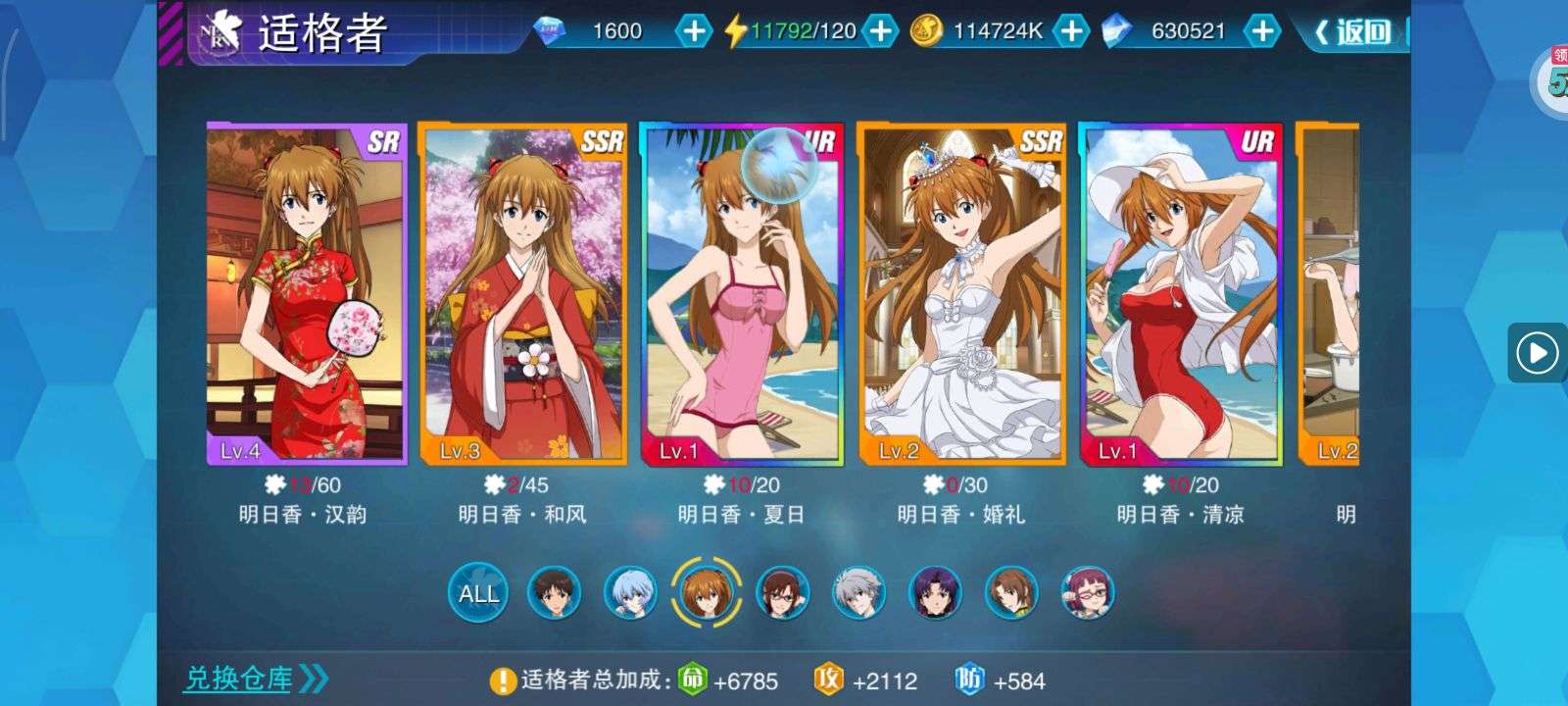Open the 明日香·夏日 UR card
The height and width of the screenshot is (706, 1568).
[742, 293]
